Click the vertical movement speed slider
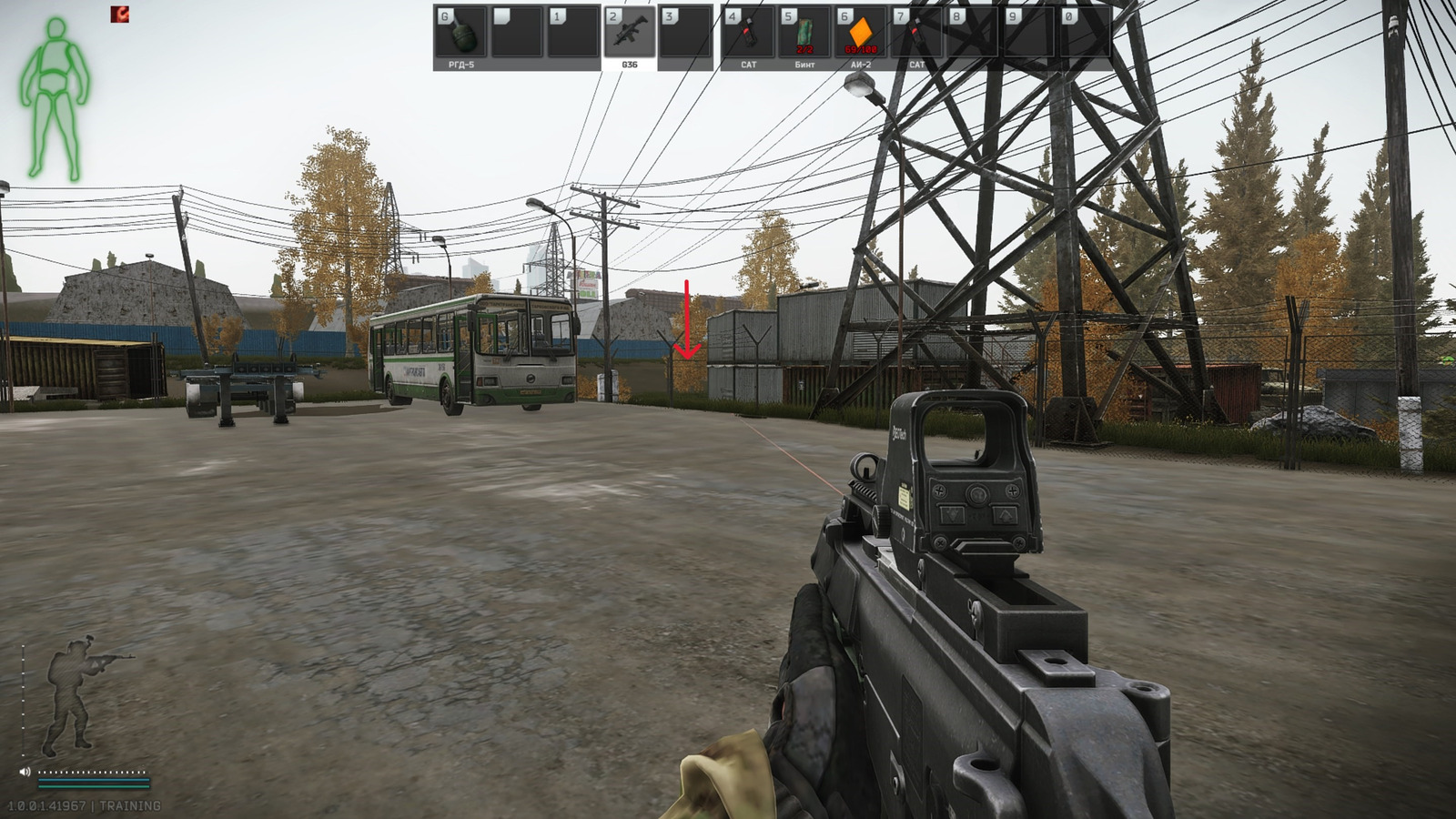The image size is (1456, 819). pyautogui.click(x=24, y=700)
